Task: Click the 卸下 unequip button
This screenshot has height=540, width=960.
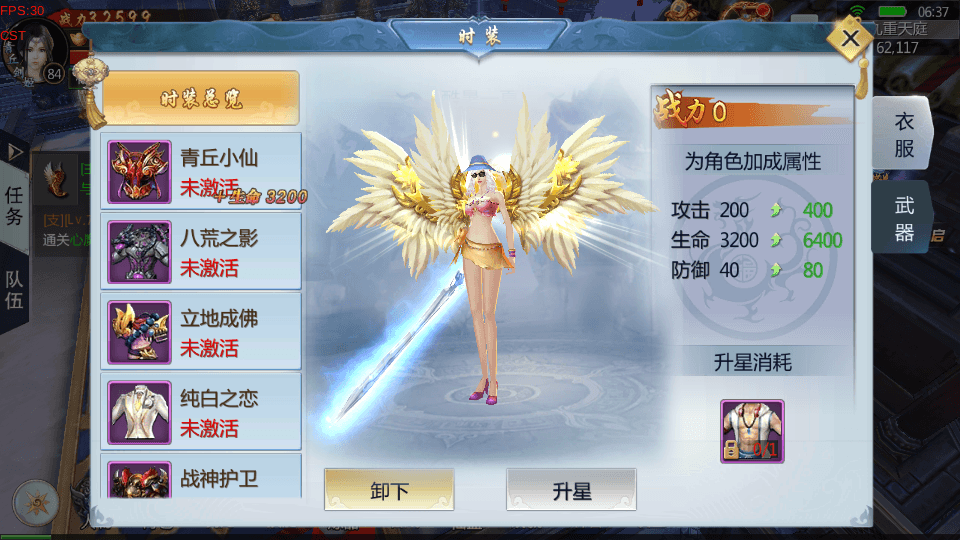Action: 389,490
